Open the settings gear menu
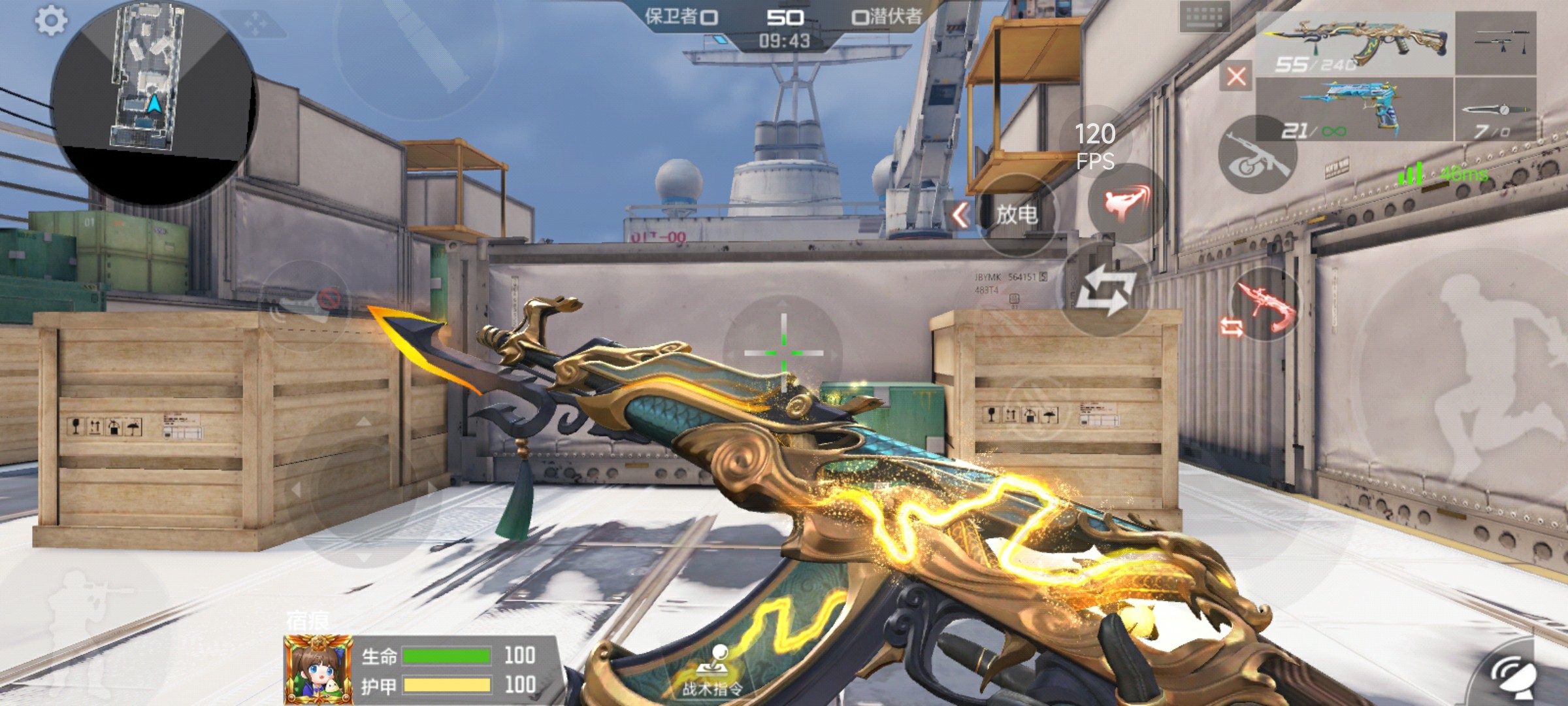The image size is (1568, 706). [50, 21]
